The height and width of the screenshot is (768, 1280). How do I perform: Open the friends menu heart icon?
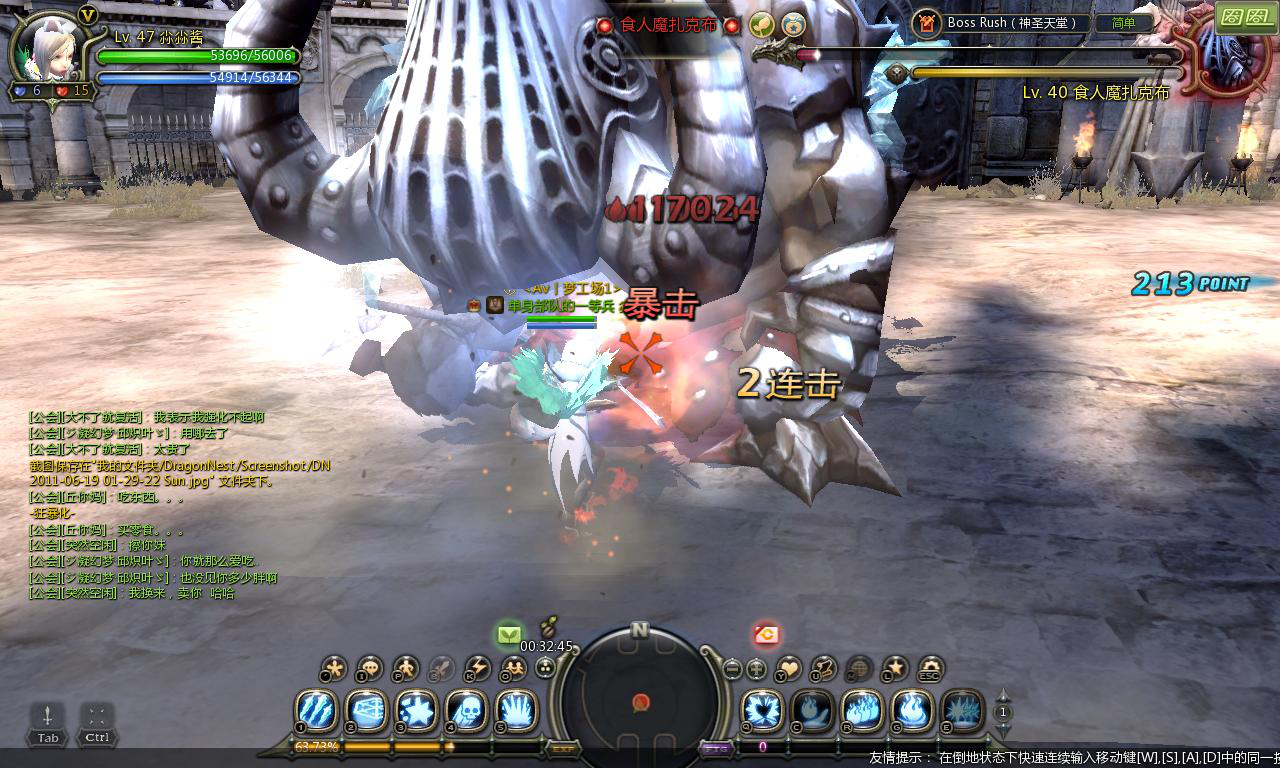[x=790, y=668]
